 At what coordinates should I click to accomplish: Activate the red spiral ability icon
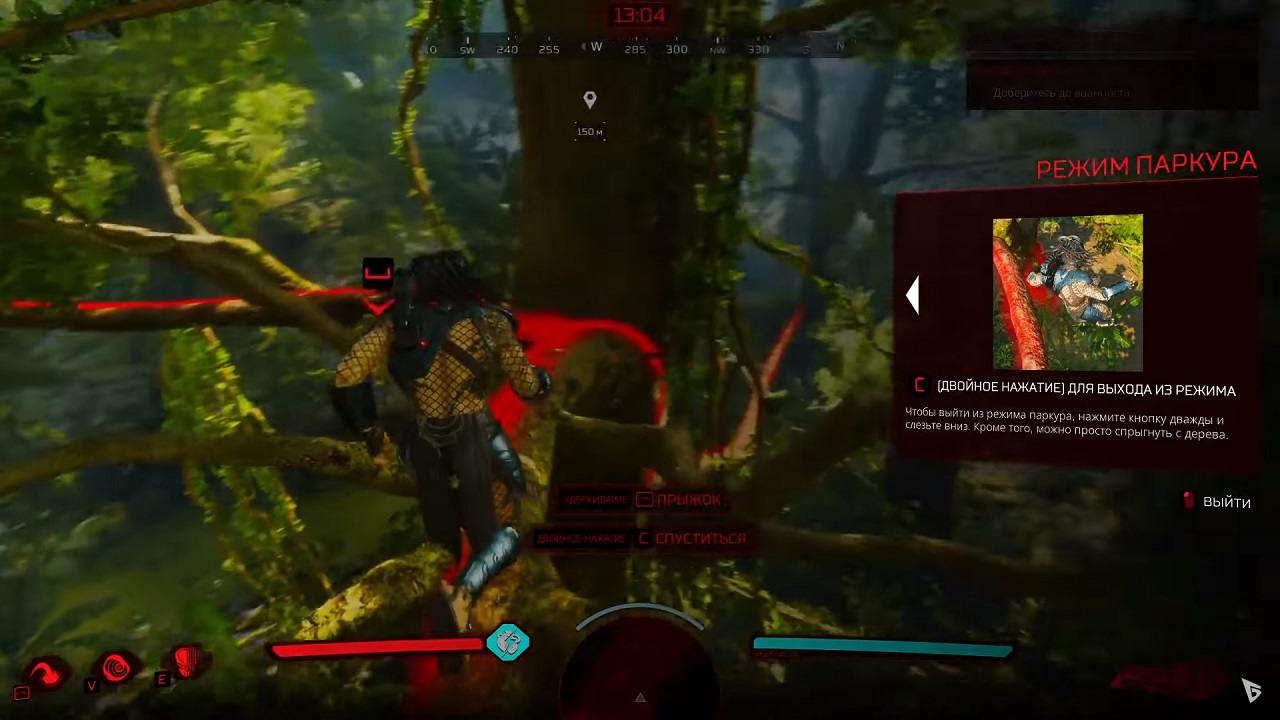[x=116, y=666]
